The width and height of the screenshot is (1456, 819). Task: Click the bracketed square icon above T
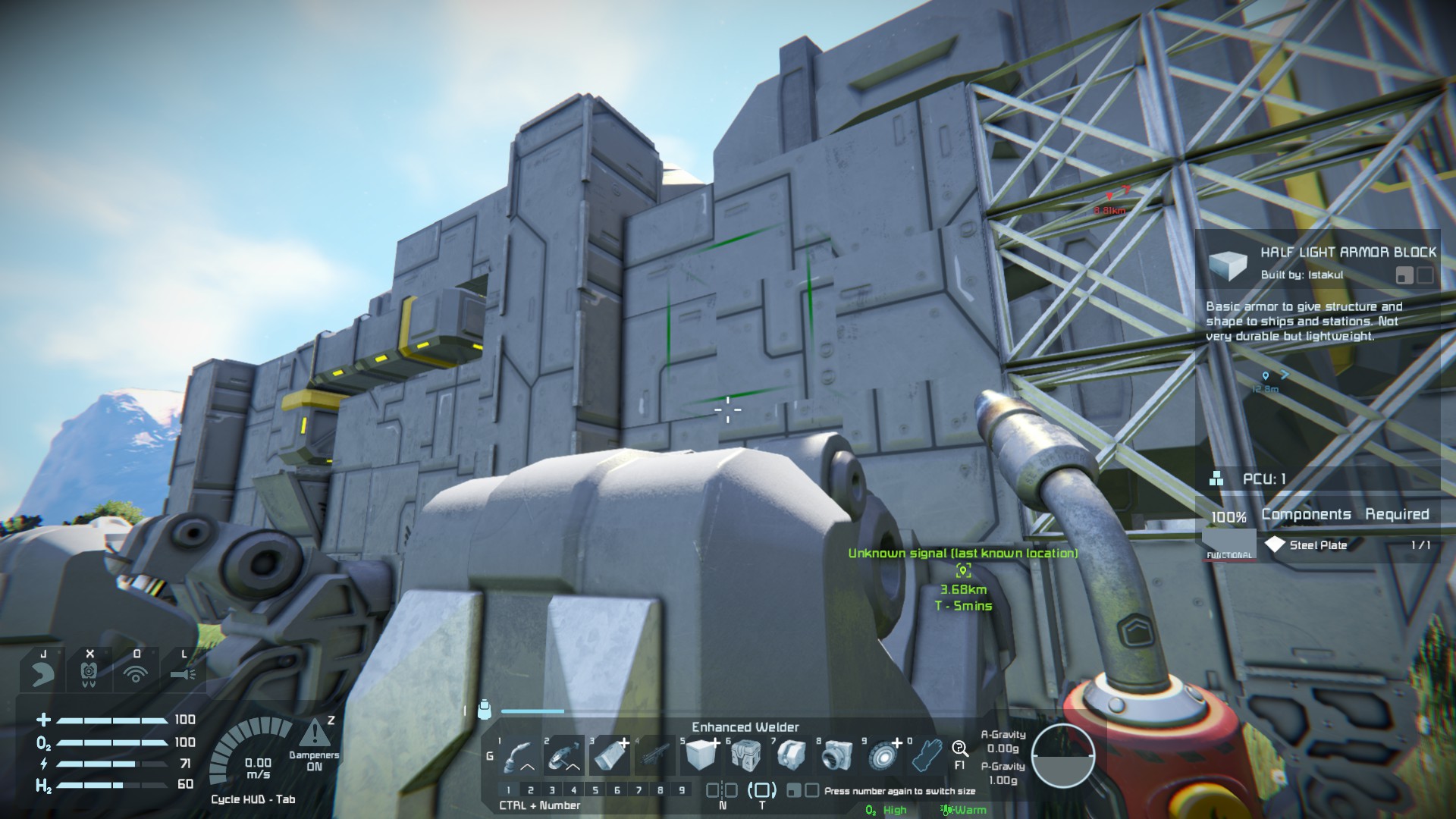[x=761, y=790]
